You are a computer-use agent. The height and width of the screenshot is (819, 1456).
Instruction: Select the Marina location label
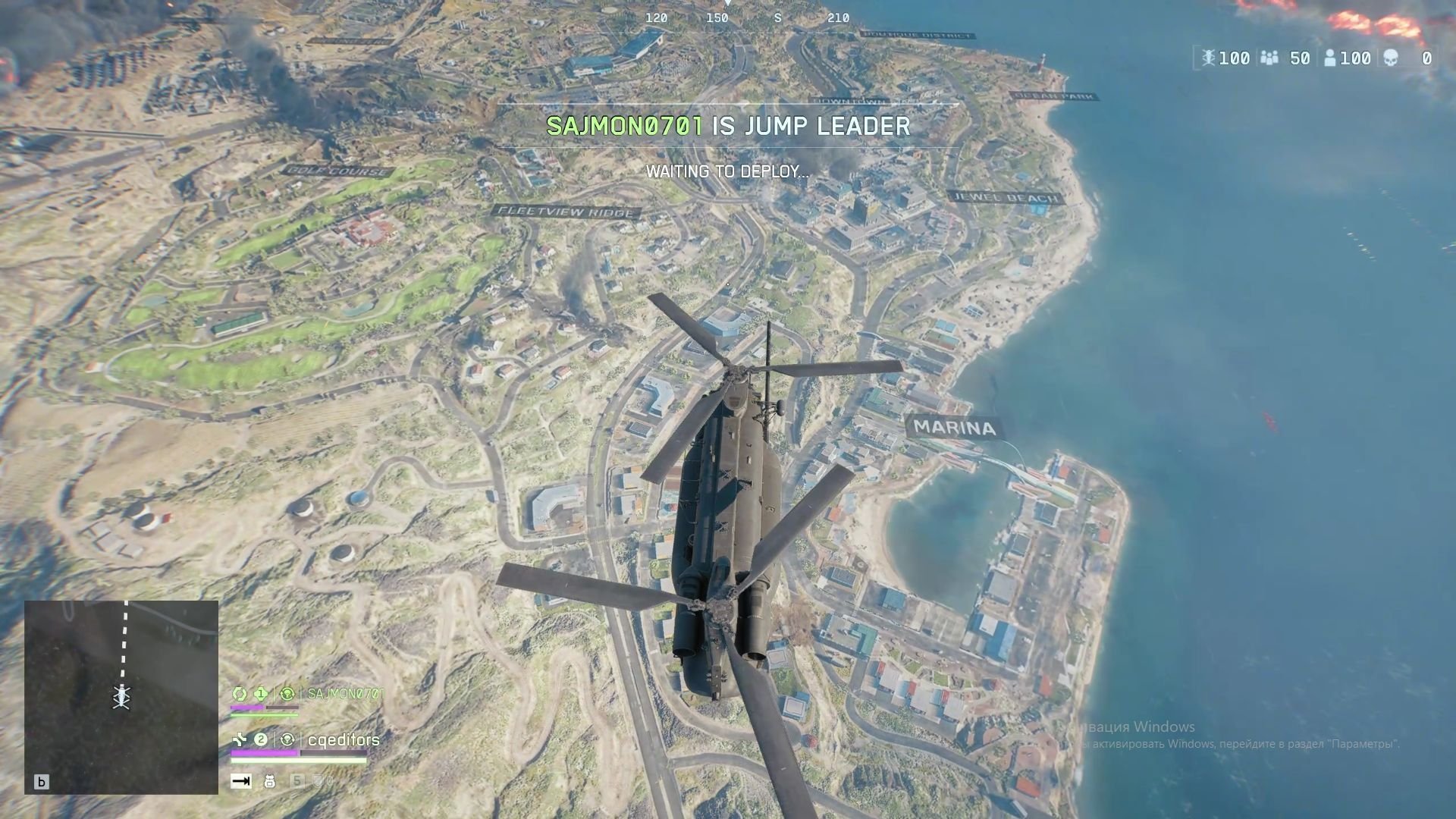point(954,428)
